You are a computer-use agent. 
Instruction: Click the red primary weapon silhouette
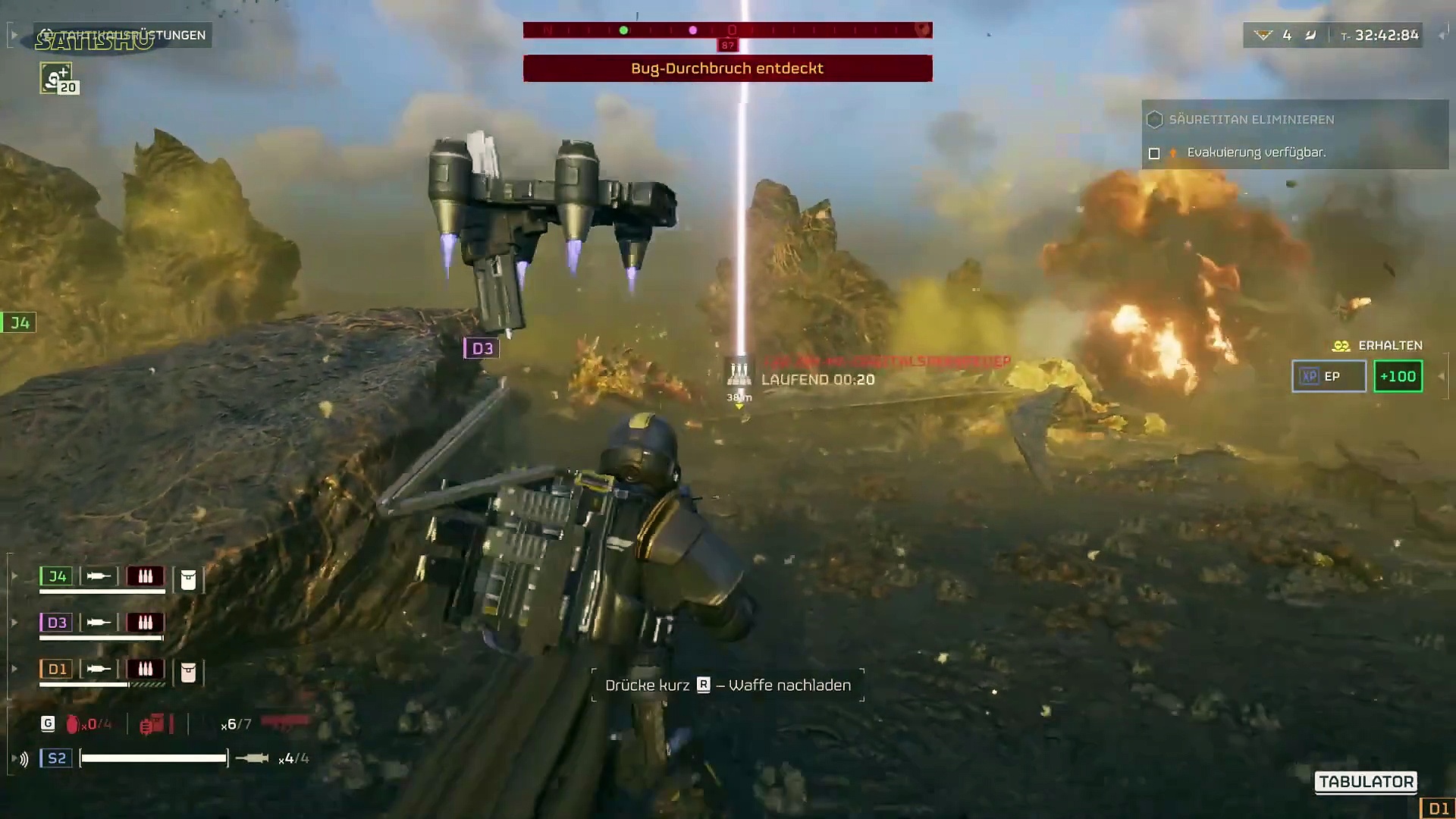coord(286,721)
